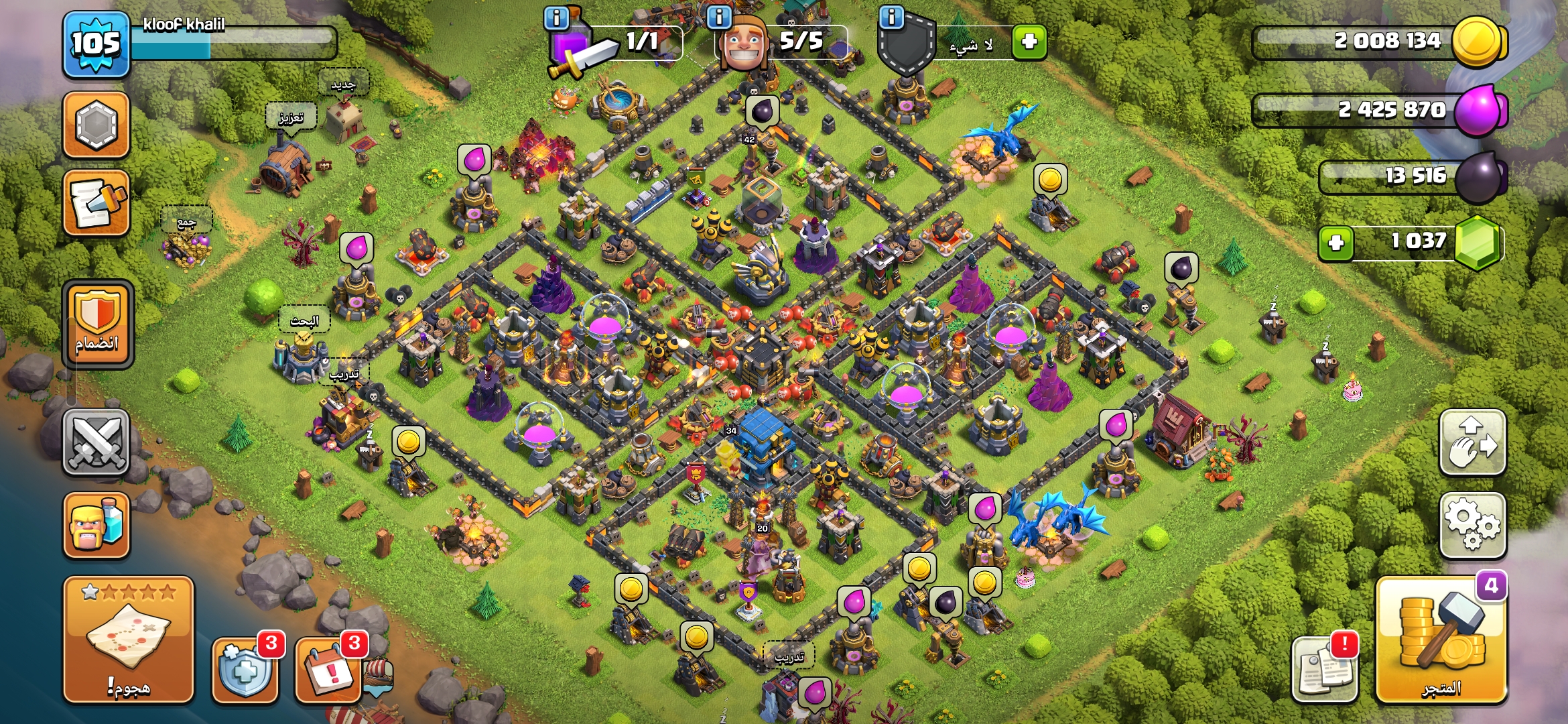Show info for the laboratory sword slot
The width and height of the screenshot is (1568, 724).
(x=556, y=17)
